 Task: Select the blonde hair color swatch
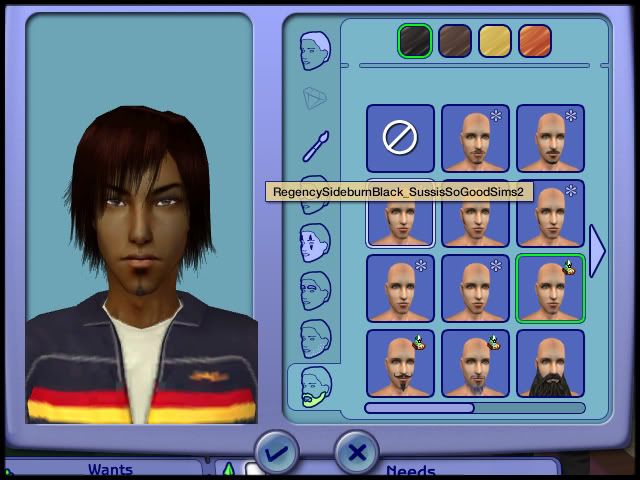tap(495, 41)
